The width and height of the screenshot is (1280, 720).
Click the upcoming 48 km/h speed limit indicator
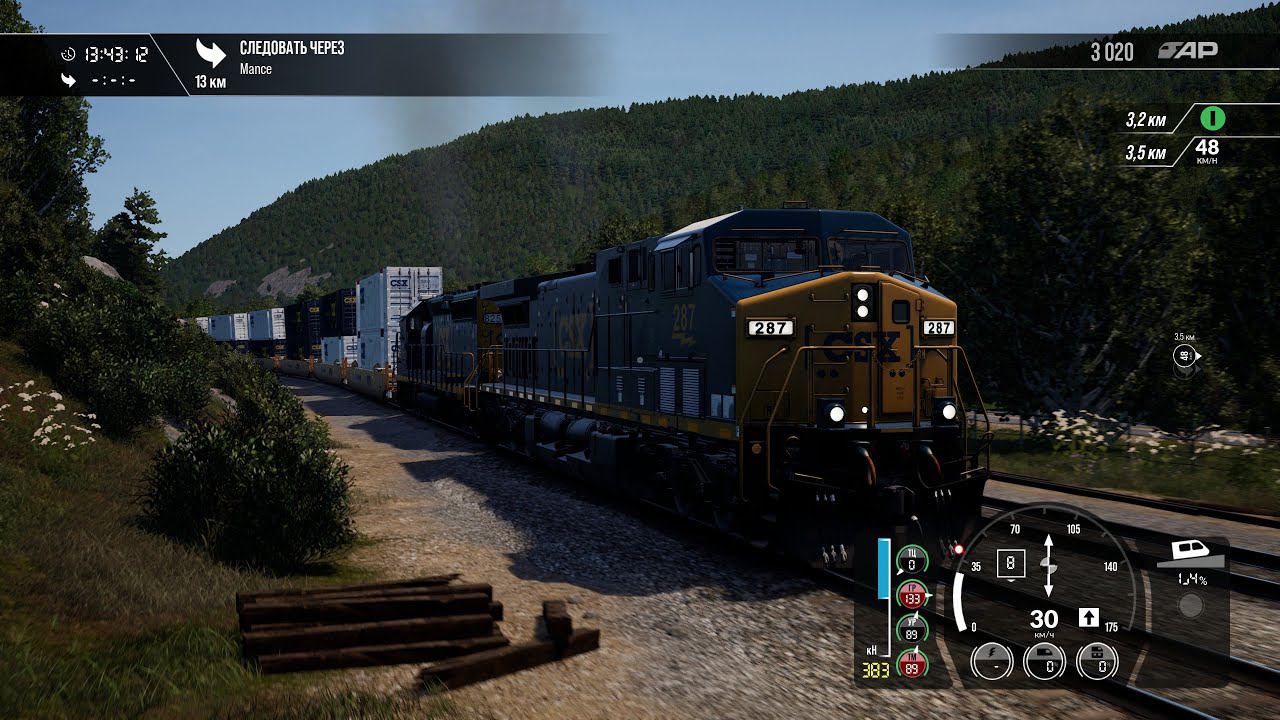point(1207,151)
